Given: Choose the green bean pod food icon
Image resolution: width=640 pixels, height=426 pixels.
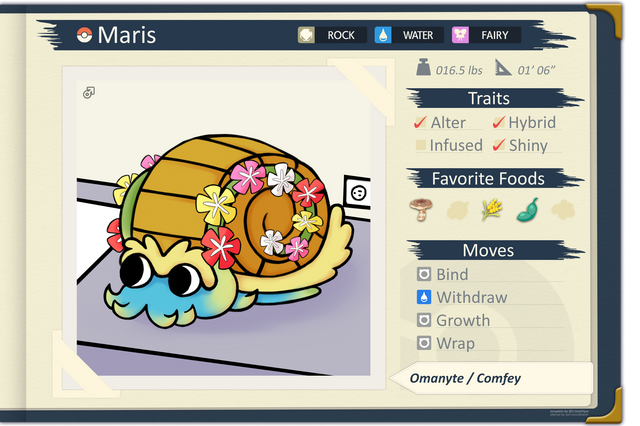Looking at the screenshot, I should [527, 209].
